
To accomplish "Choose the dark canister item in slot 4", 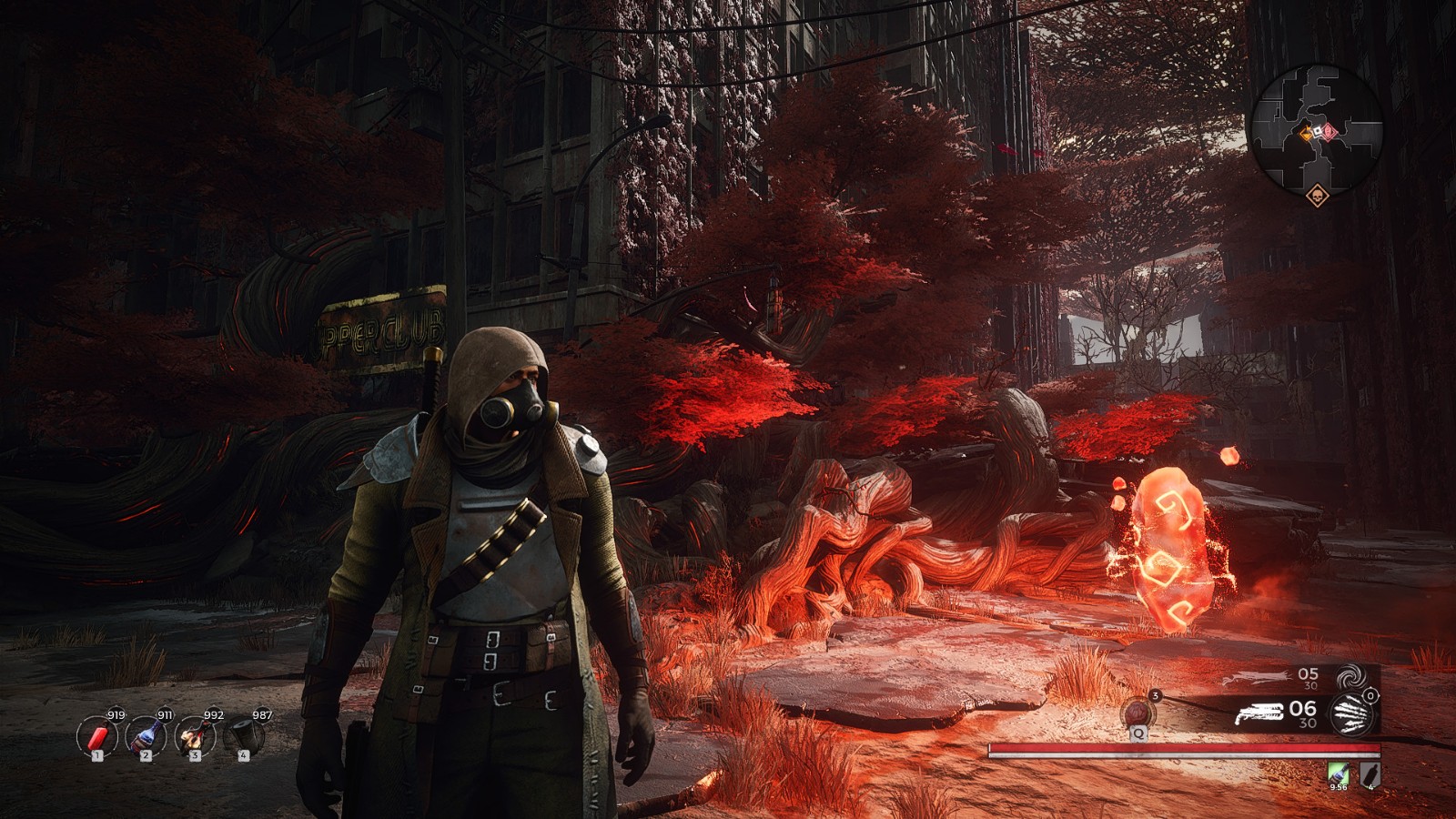I will (x=243, y=735).
